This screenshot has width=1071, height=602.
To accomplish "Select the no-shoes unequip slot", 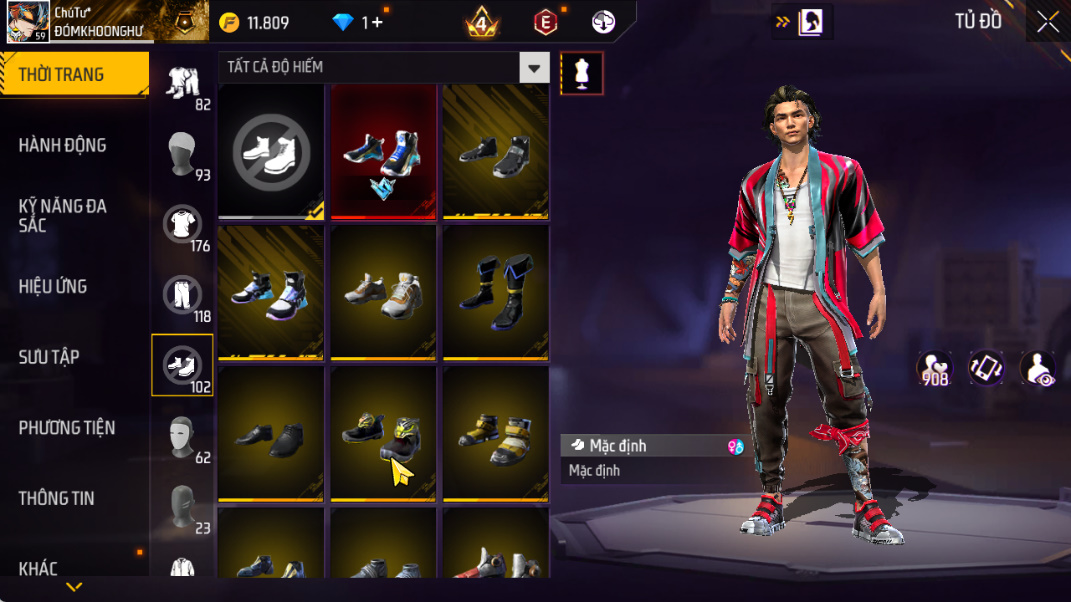I will click(x=271, y=151).
